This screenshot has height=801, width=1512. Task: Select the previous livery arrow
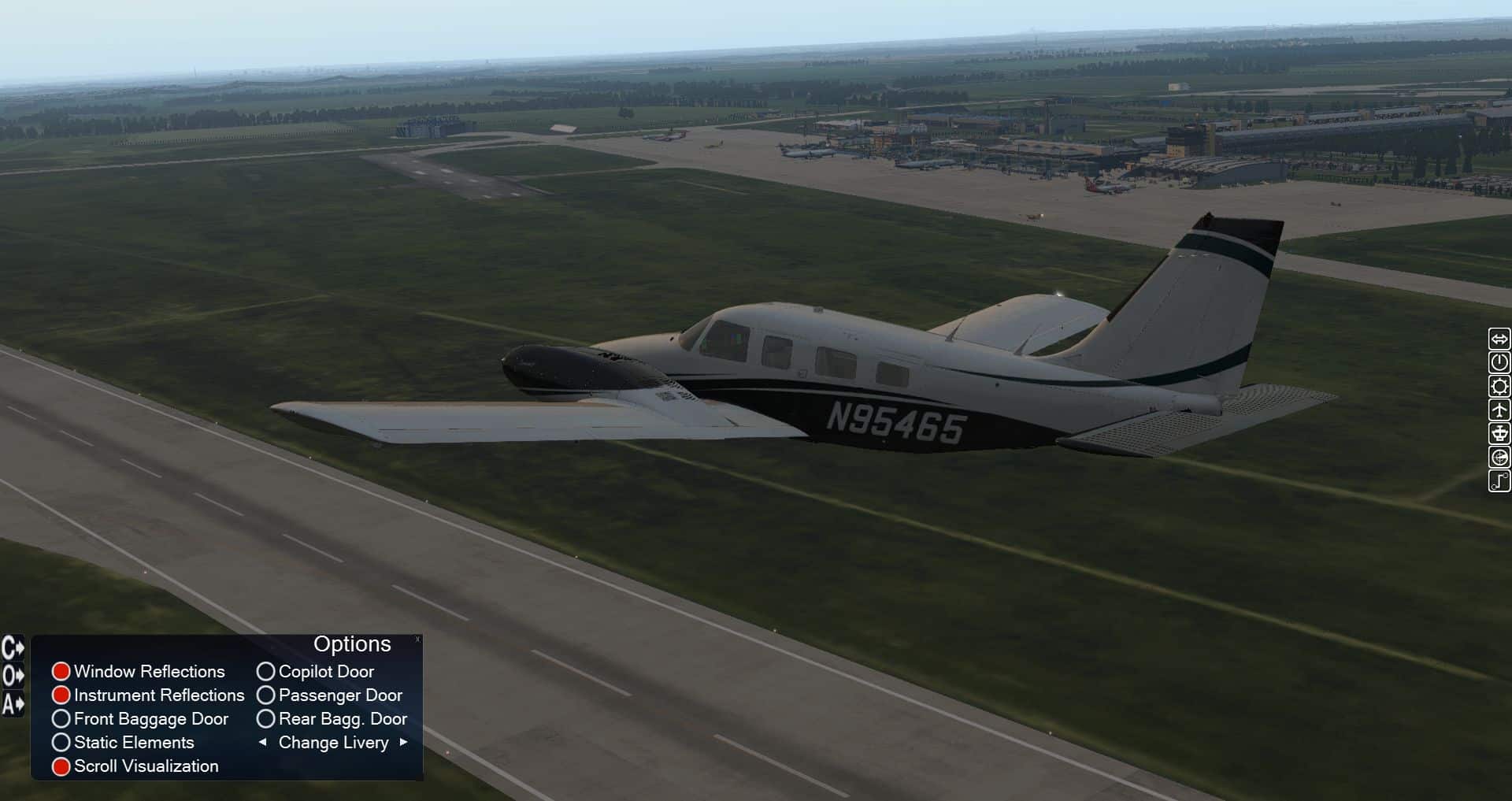coord(263,742)
